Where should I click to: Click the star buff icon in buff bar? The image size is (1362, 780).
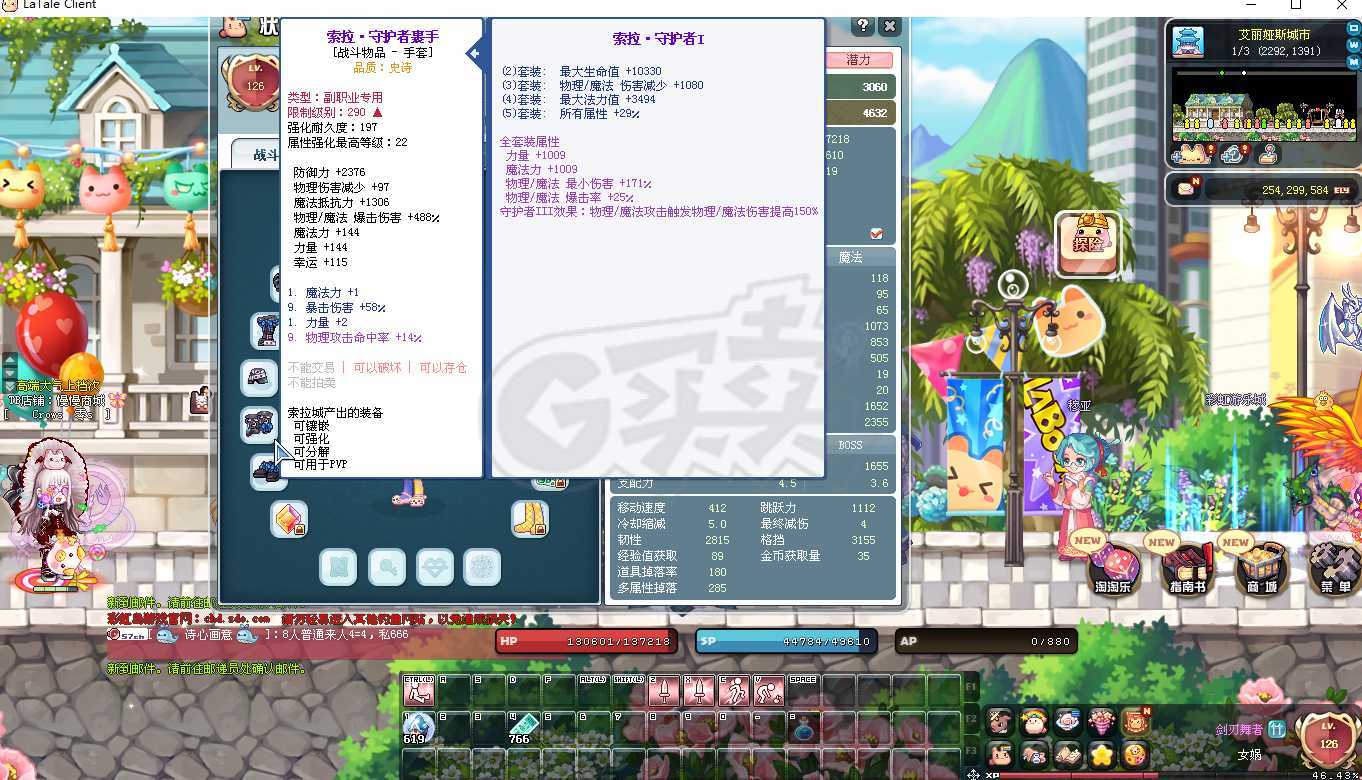[x=1102, y=755]
